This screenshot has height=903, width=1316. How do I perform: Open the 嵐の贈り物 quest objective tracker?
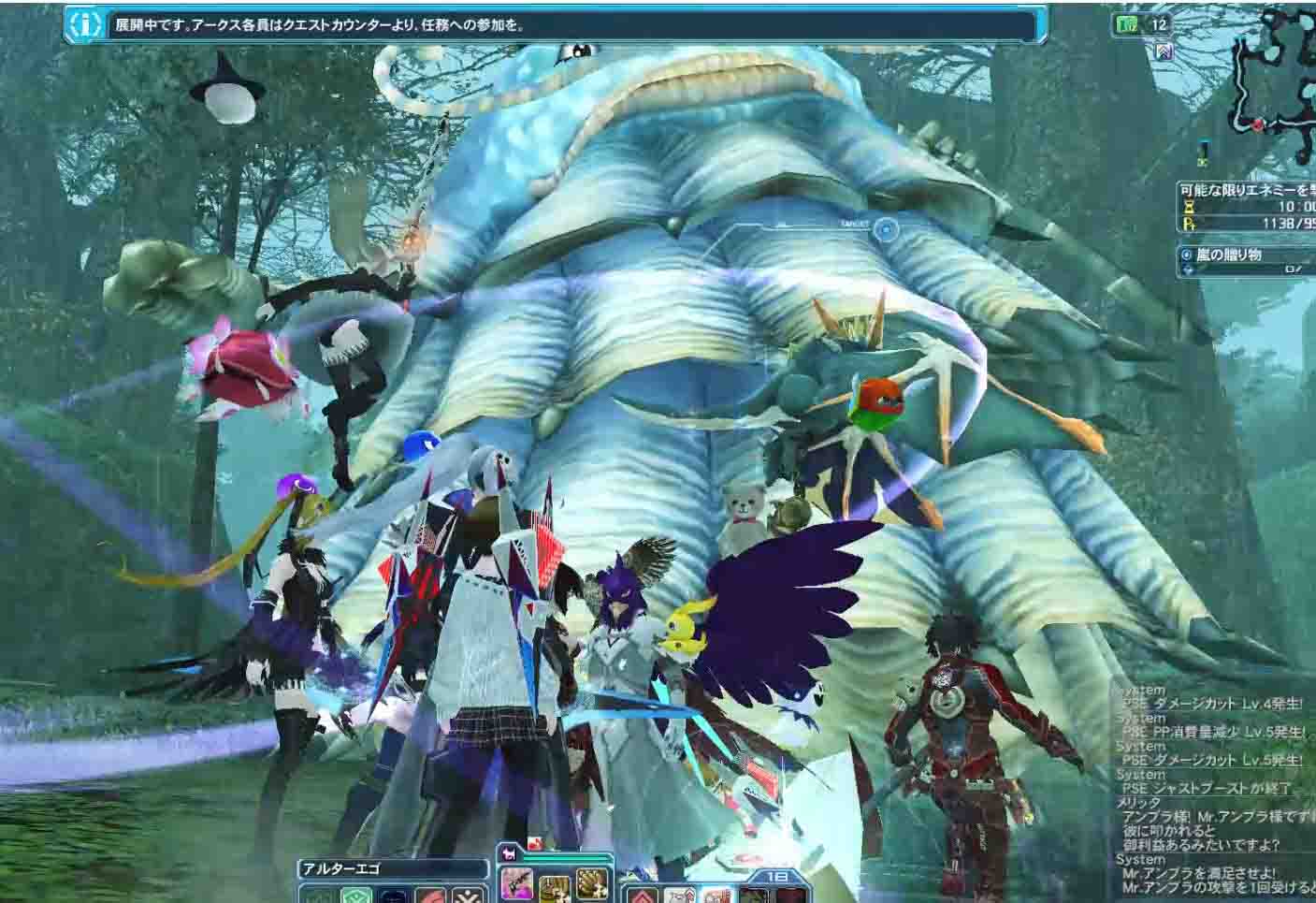1246,261
